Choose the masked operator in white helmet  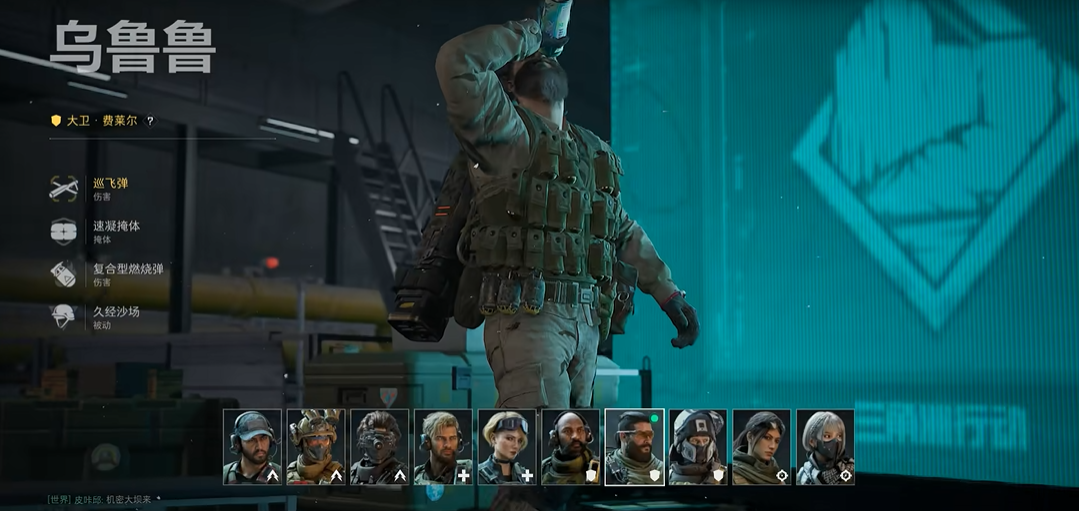click(698, 447)
